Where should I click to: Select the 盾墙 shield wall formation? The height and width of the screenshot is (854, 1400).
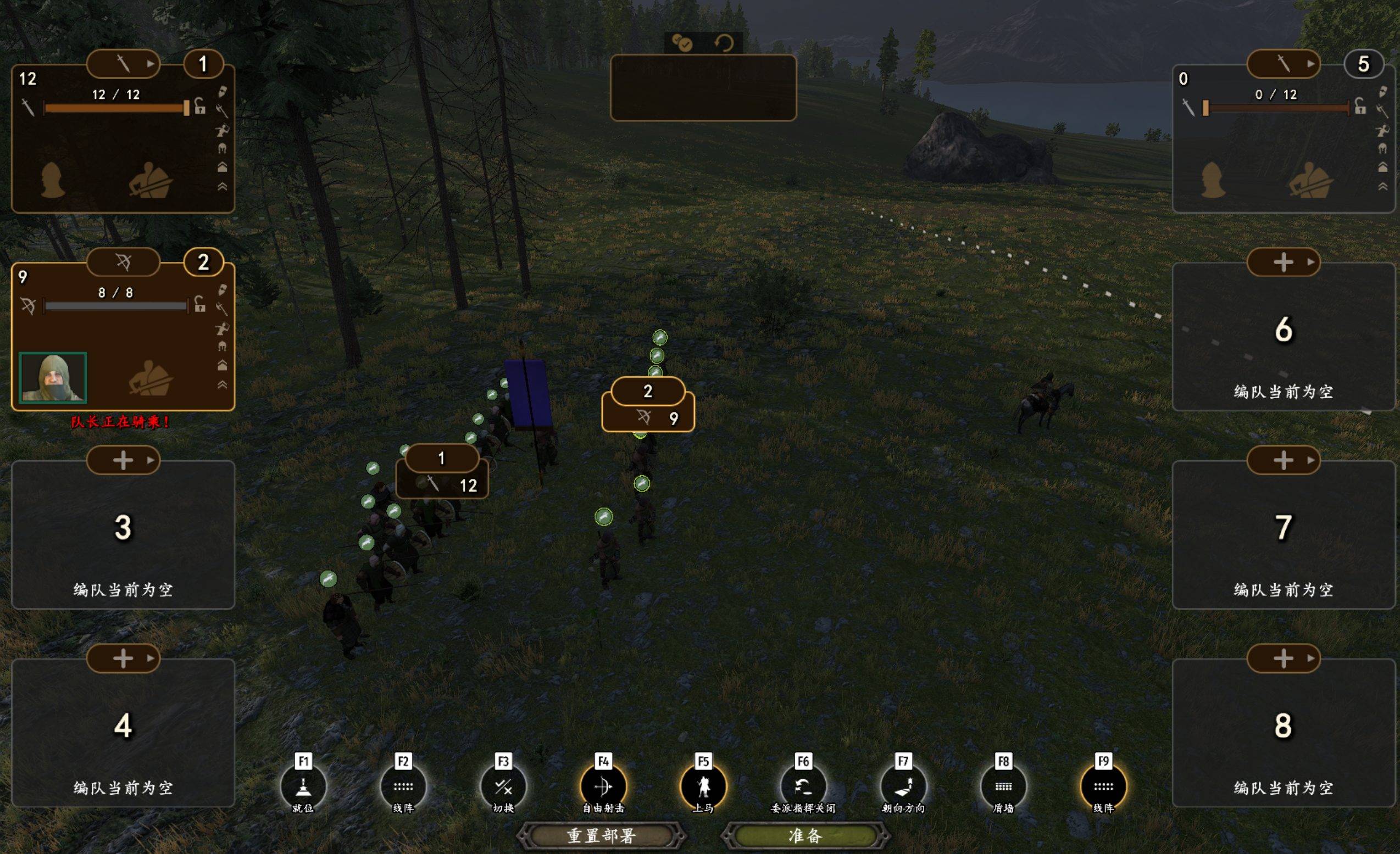[x=1003, y=787]
